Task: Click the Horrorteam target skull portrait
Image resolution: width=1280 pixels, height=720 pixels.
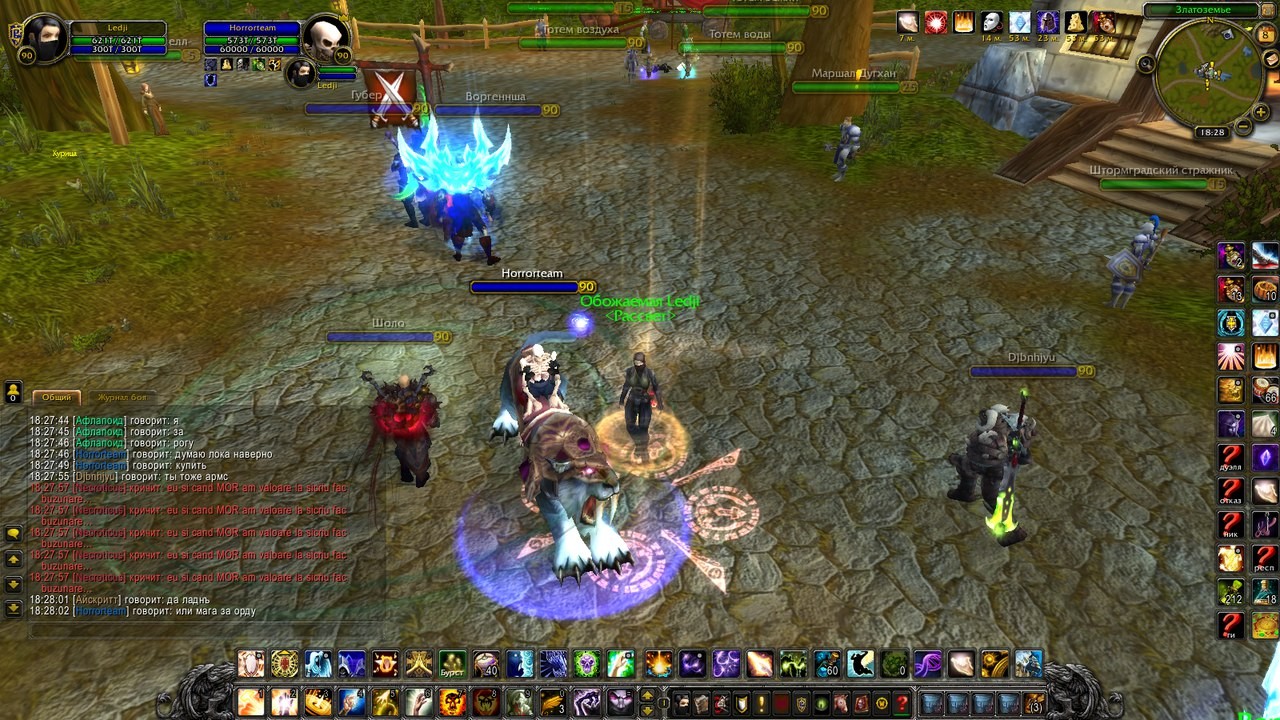Action: (326, 40)
